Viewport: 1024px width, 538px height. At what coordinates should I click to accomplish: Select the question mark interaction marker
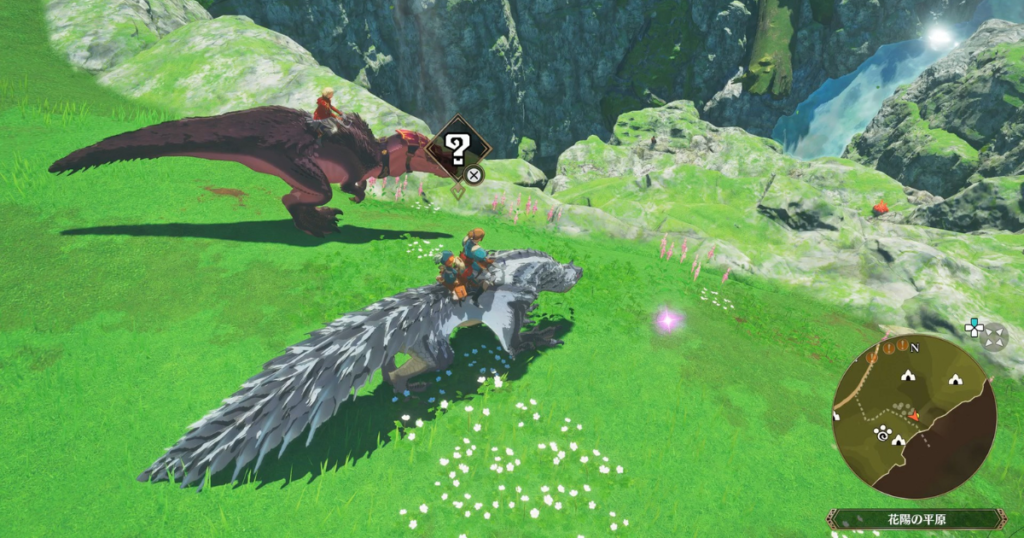(458, 151)
